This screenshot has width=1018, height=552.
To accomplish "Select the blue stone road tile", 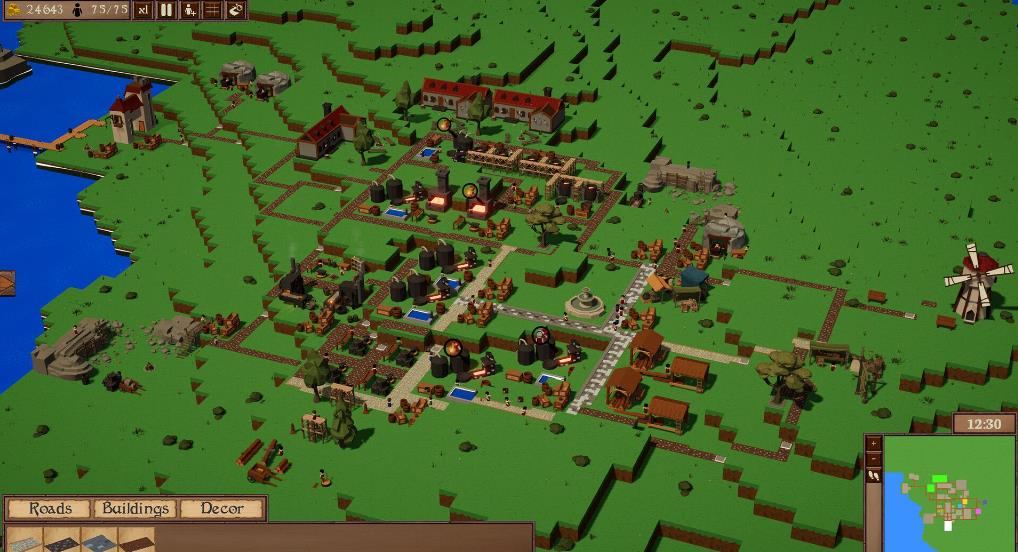I will point(99,540).
